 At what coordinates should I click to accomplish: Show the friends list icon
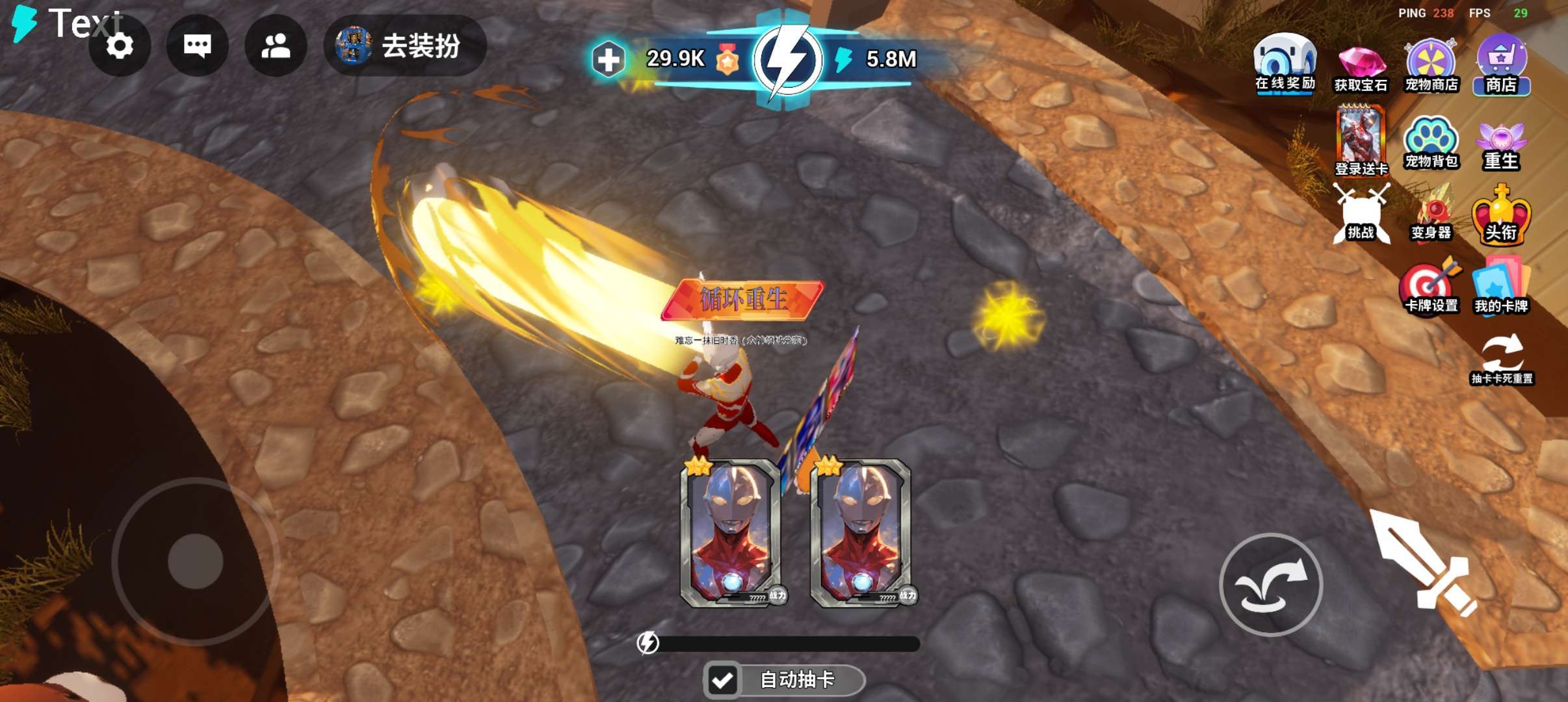[x=276, y=46]
